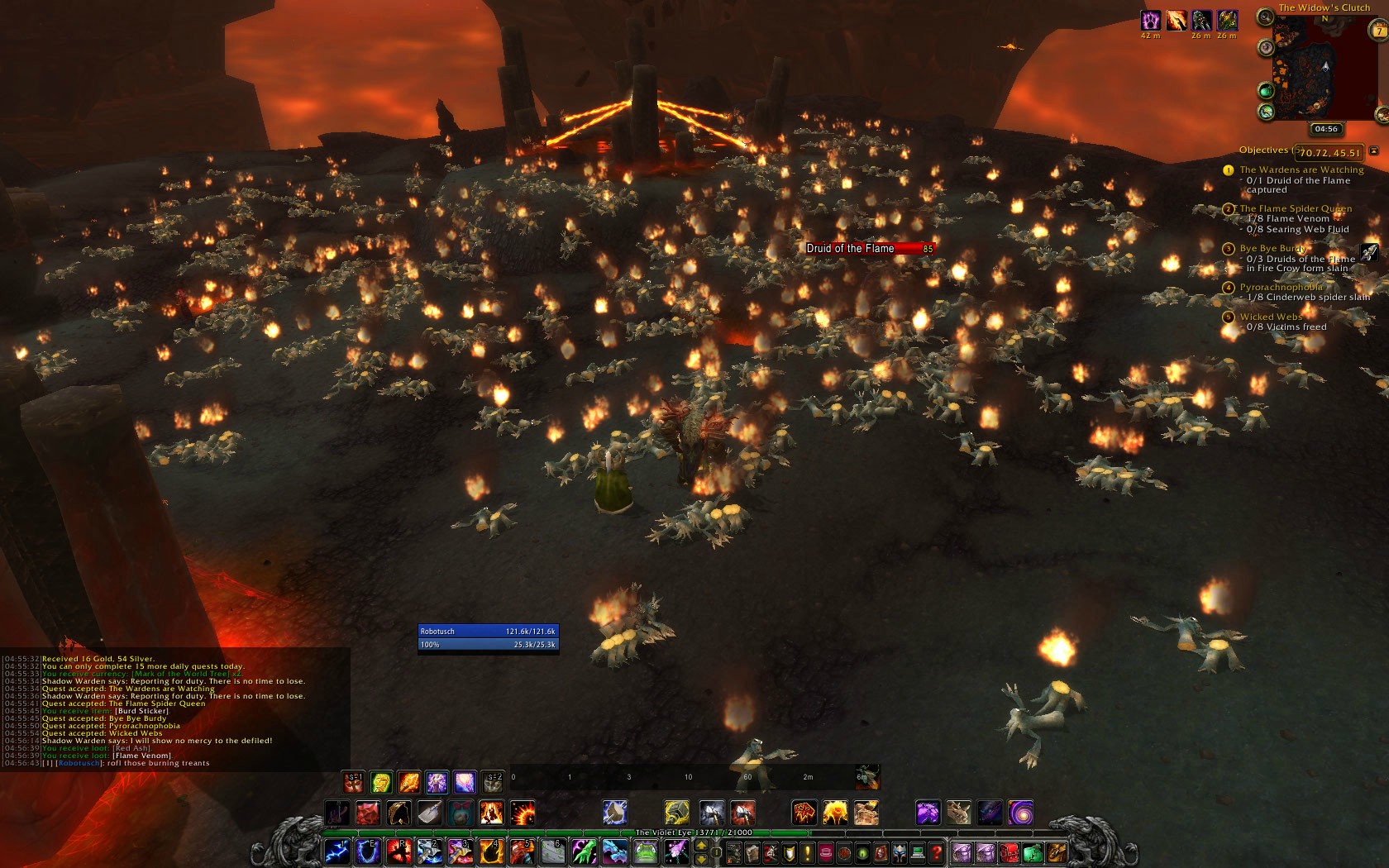Image resolution: width=1389 pixels, height=868 pixels.
Task: Use the green frog hex ability
Action: point(645,851)
